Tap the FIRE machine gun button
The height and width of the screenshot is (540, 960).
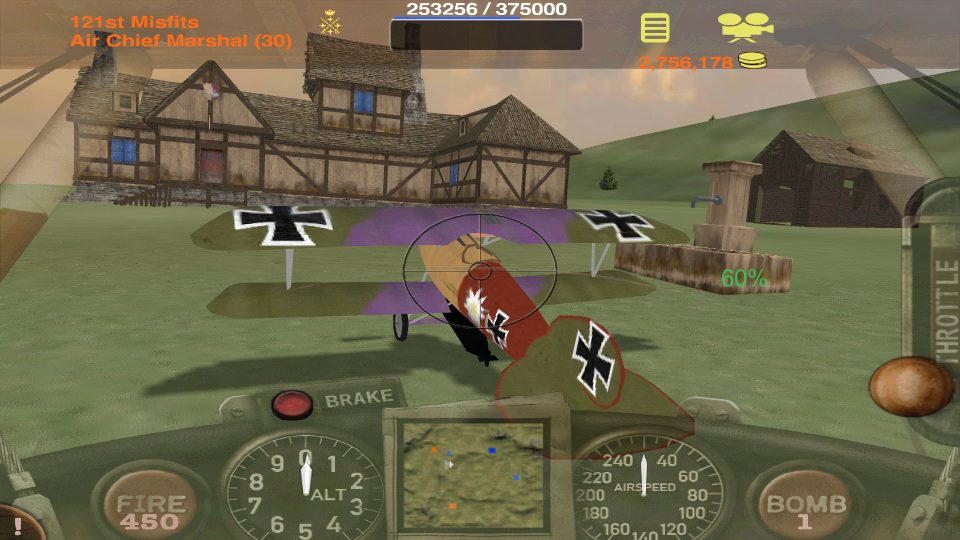point(151,508)
